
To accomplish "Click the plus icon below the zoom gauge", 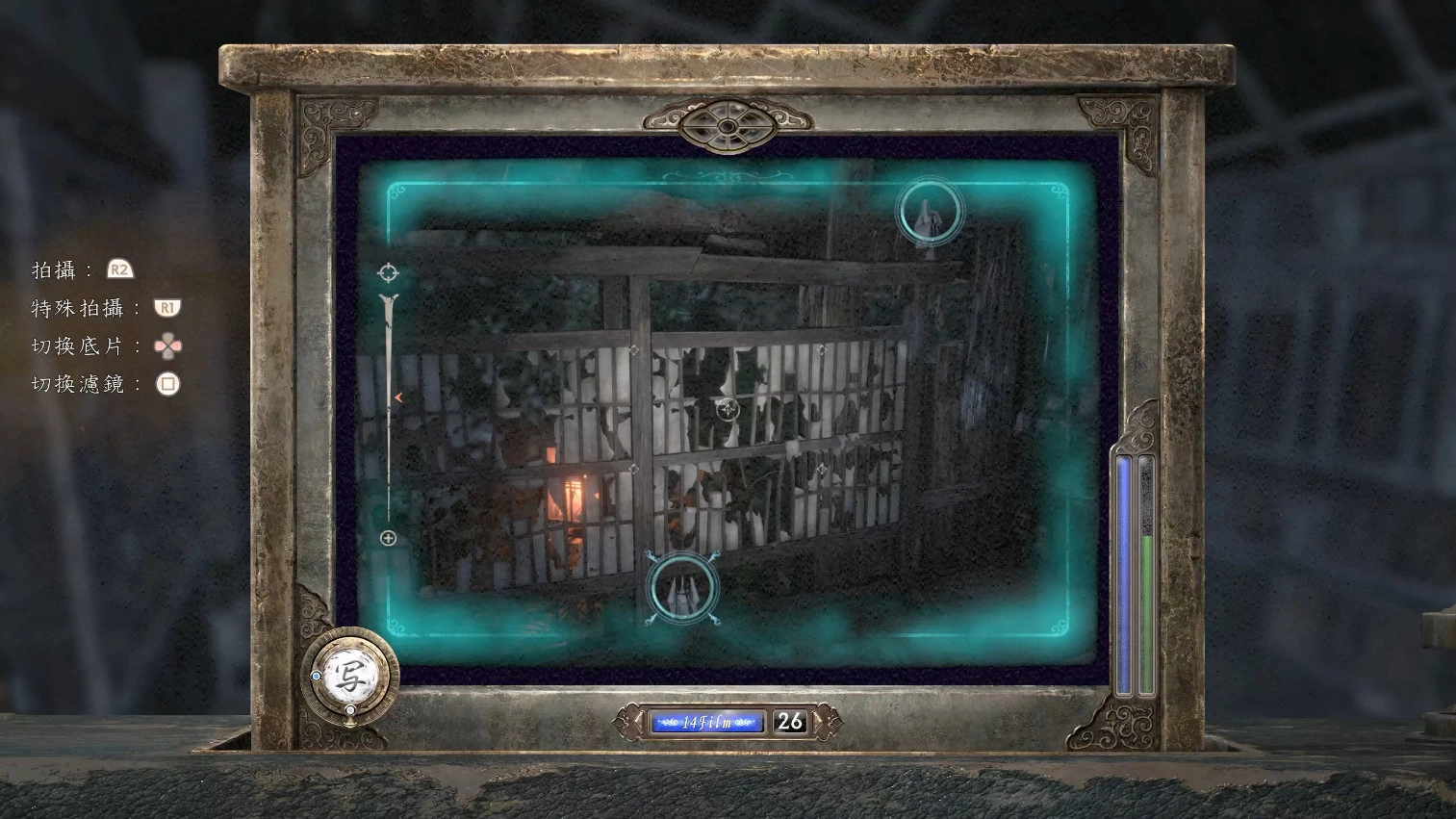I will (388, 538).
